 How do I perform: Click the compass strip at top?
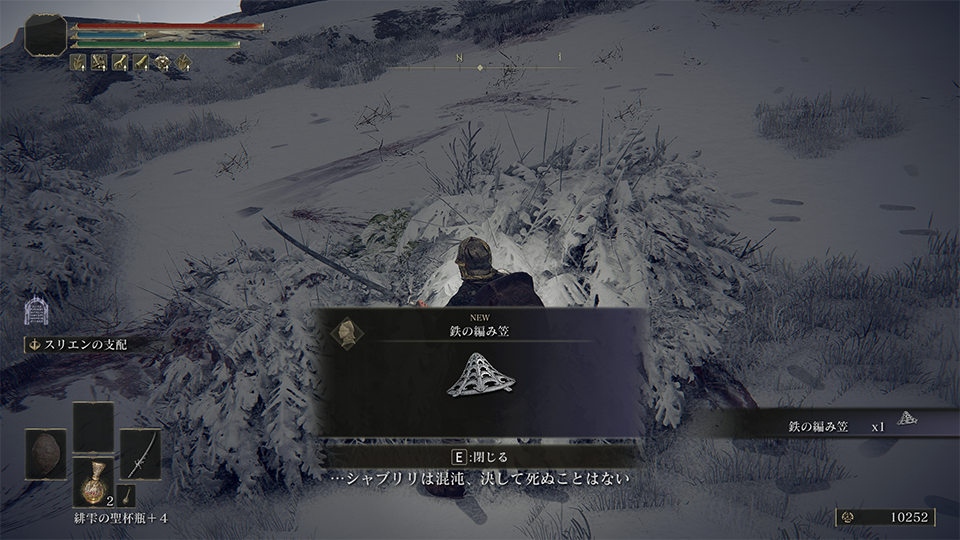point(480,62)
